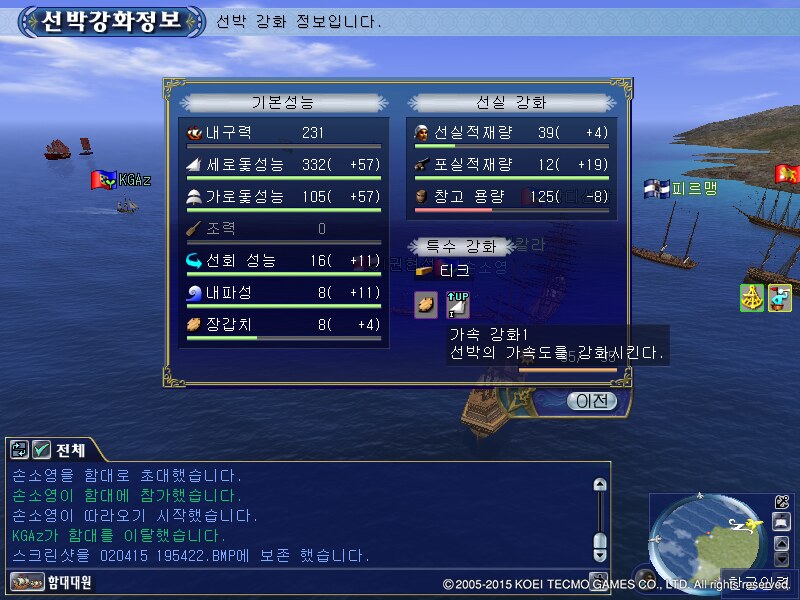Activate the lookout telescope skill icon

[x=780, y=297]
